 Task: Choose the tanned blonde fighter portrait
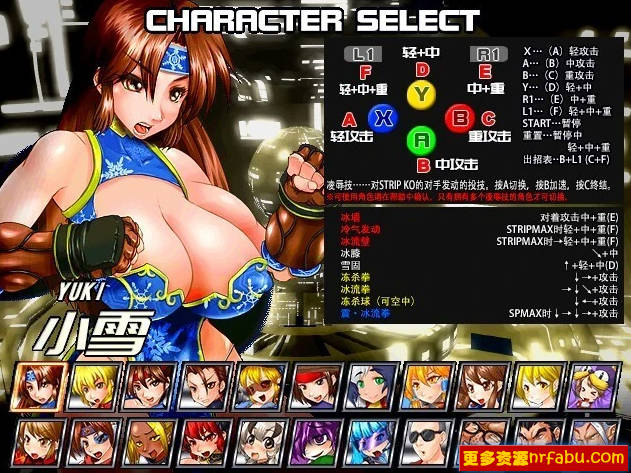point(148,440)
